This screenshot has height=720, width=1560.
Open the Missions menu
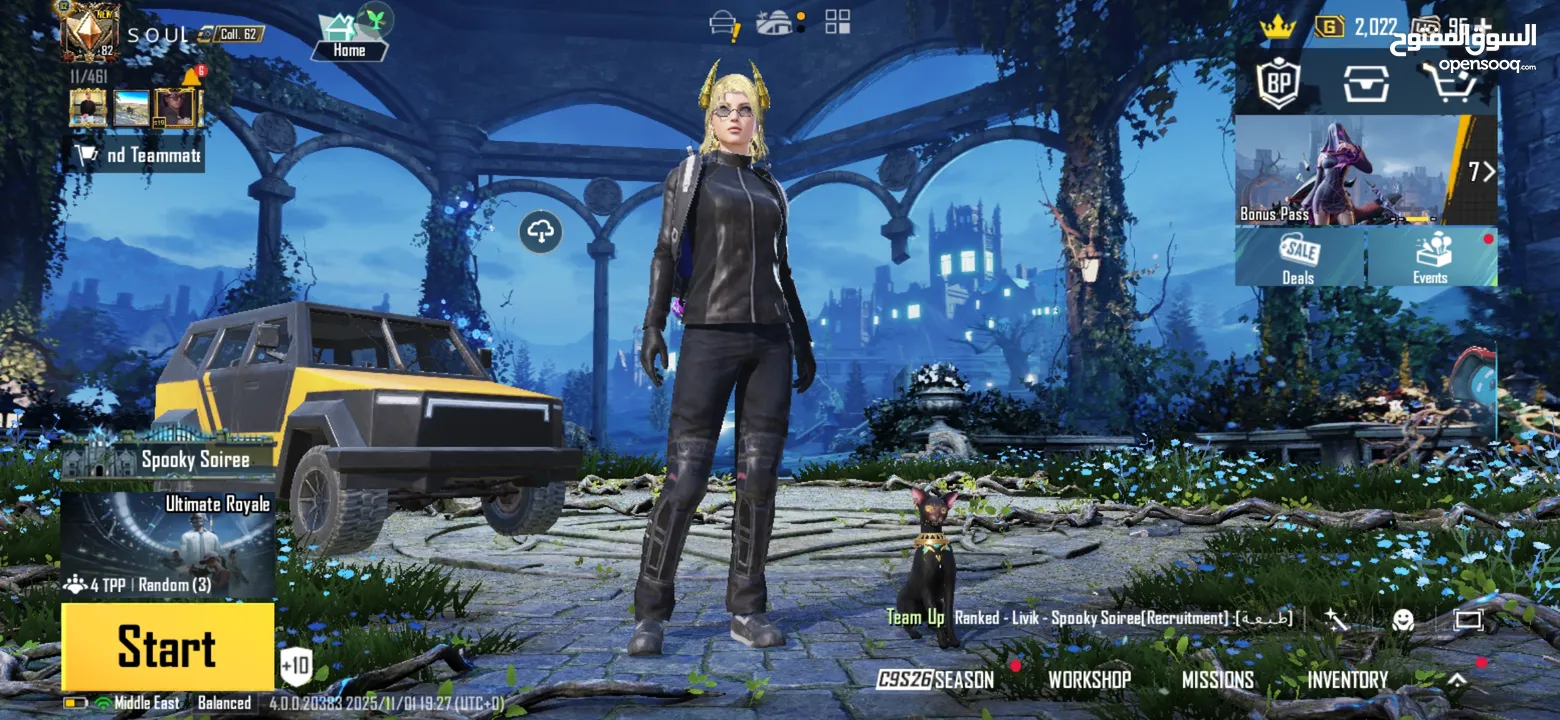1217,680
